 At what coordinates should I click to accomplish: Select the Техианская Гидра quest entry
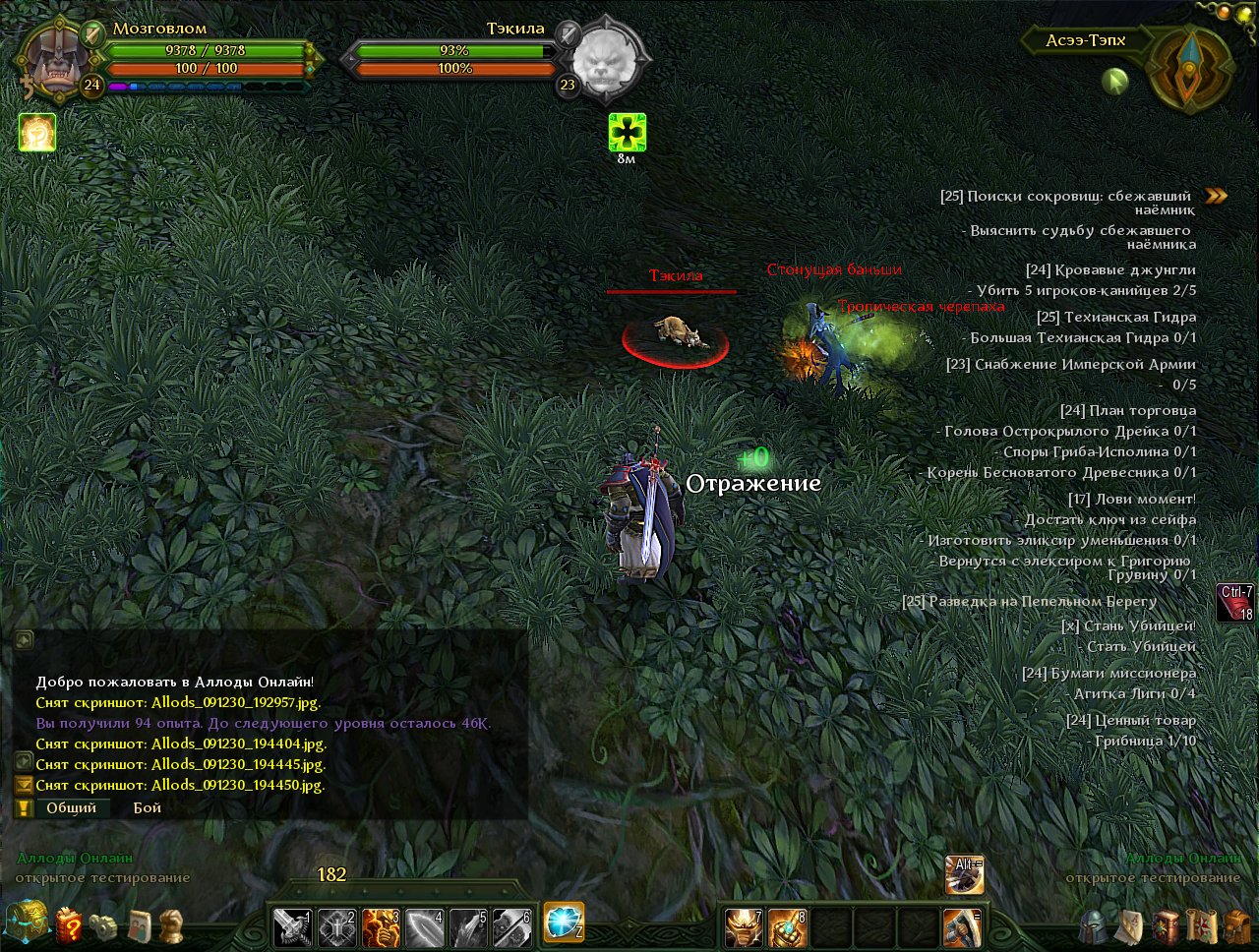coord(1115,318)
